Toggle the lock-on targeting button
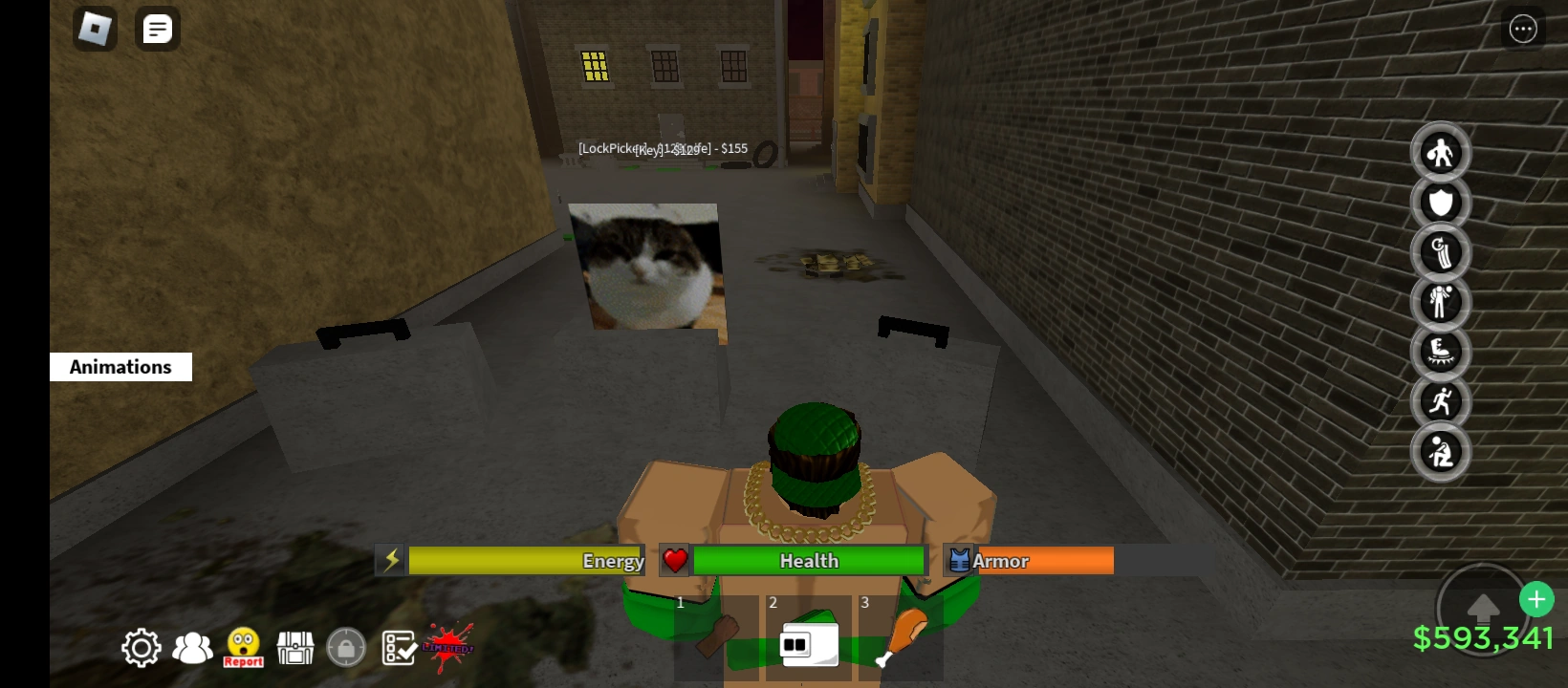The width and height of the screenshot is (1568, 688). point(346,646)
